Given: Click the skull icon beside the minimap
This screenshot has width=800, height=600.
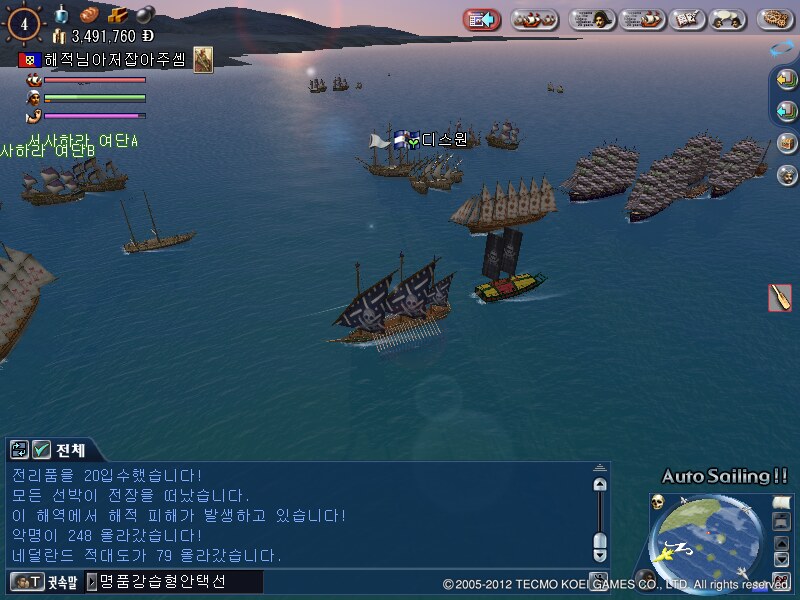Looking at the screenshot, I should [658, 500].
